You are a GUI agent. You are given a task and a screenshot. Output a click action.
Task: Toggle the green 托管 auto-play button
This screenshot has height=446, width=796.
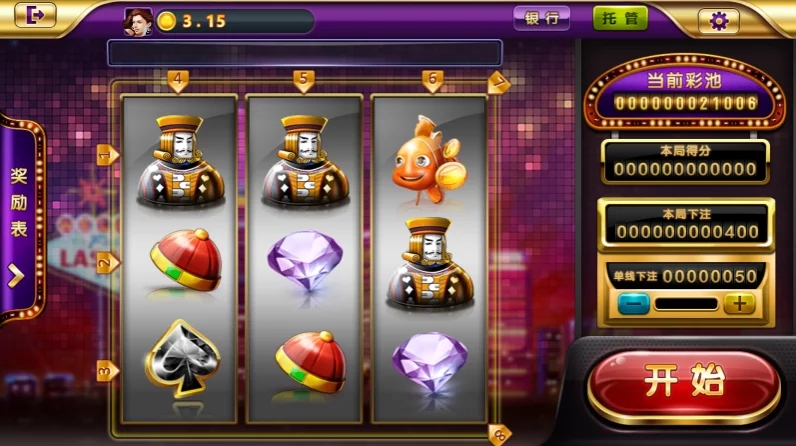[620, 19]
